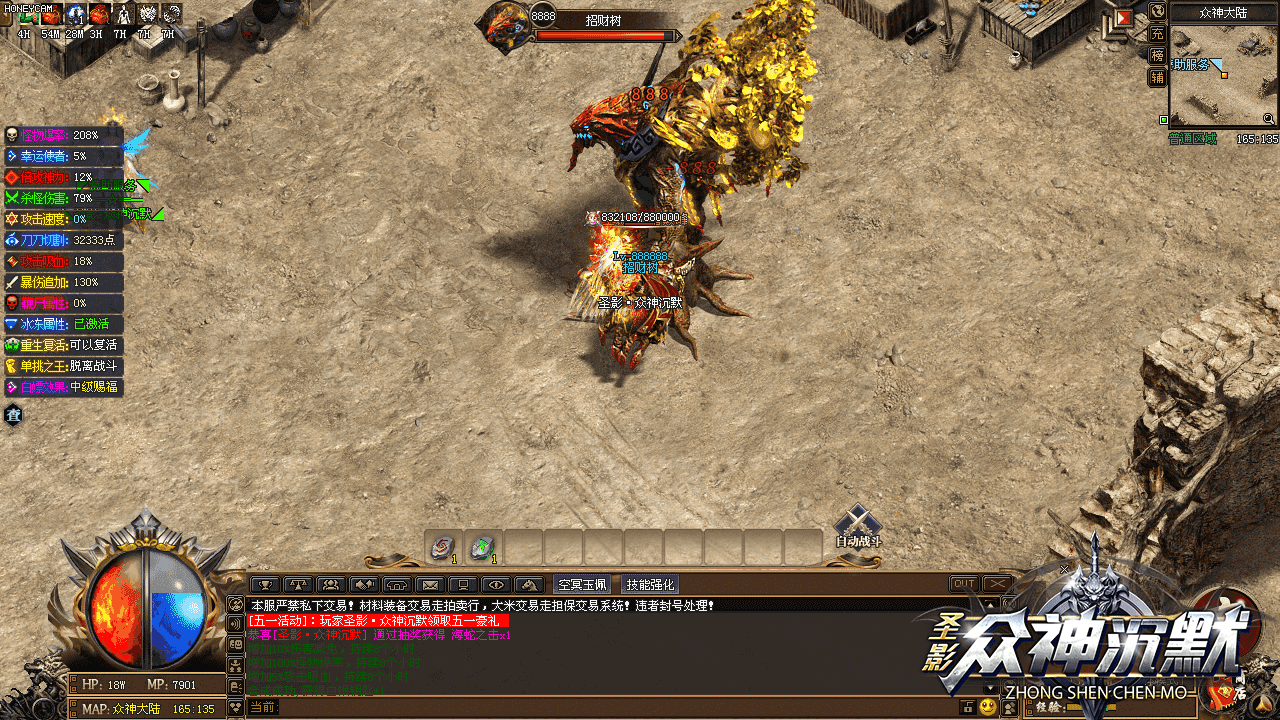Open the envelope mail icon
1280x720 pixels.
[429, 584]
